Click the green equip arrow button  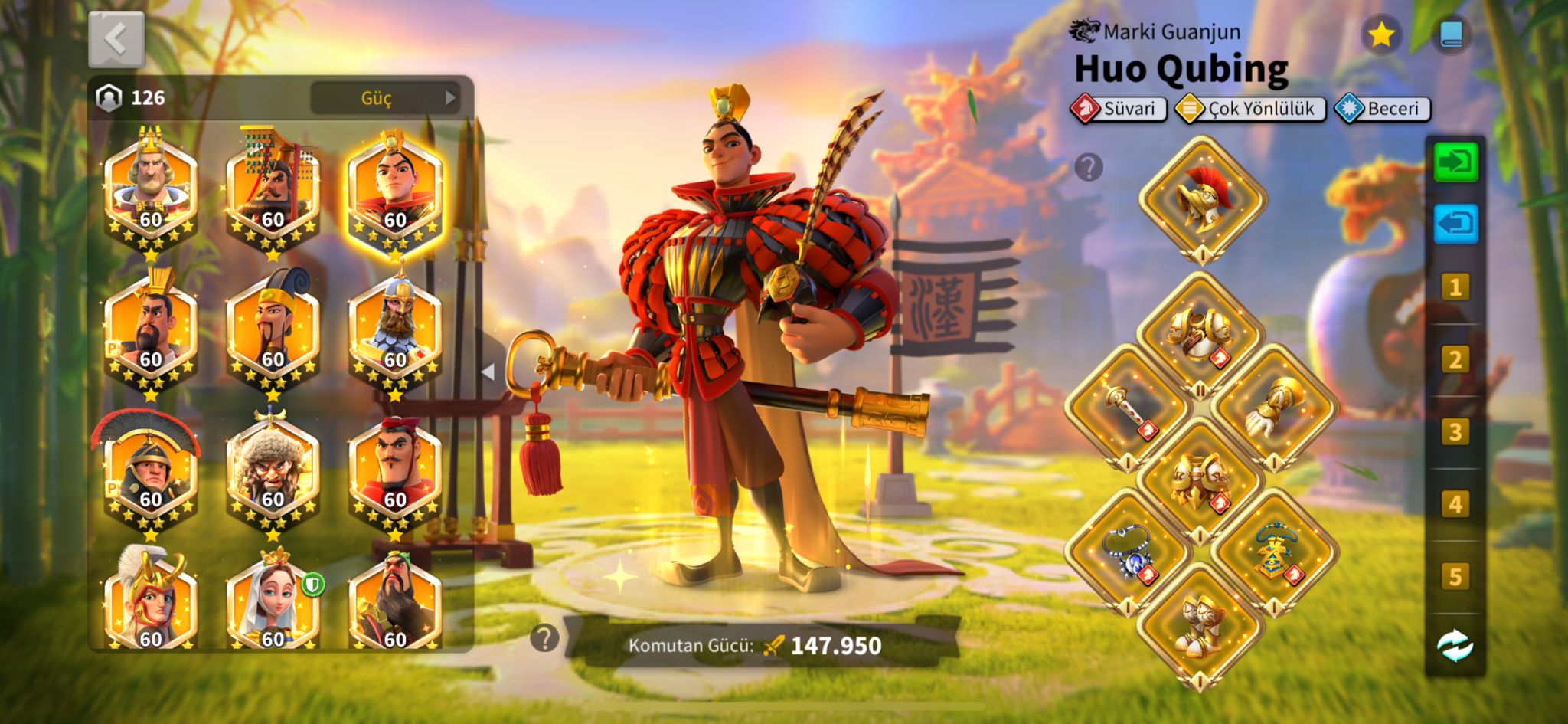[1455, 162]
